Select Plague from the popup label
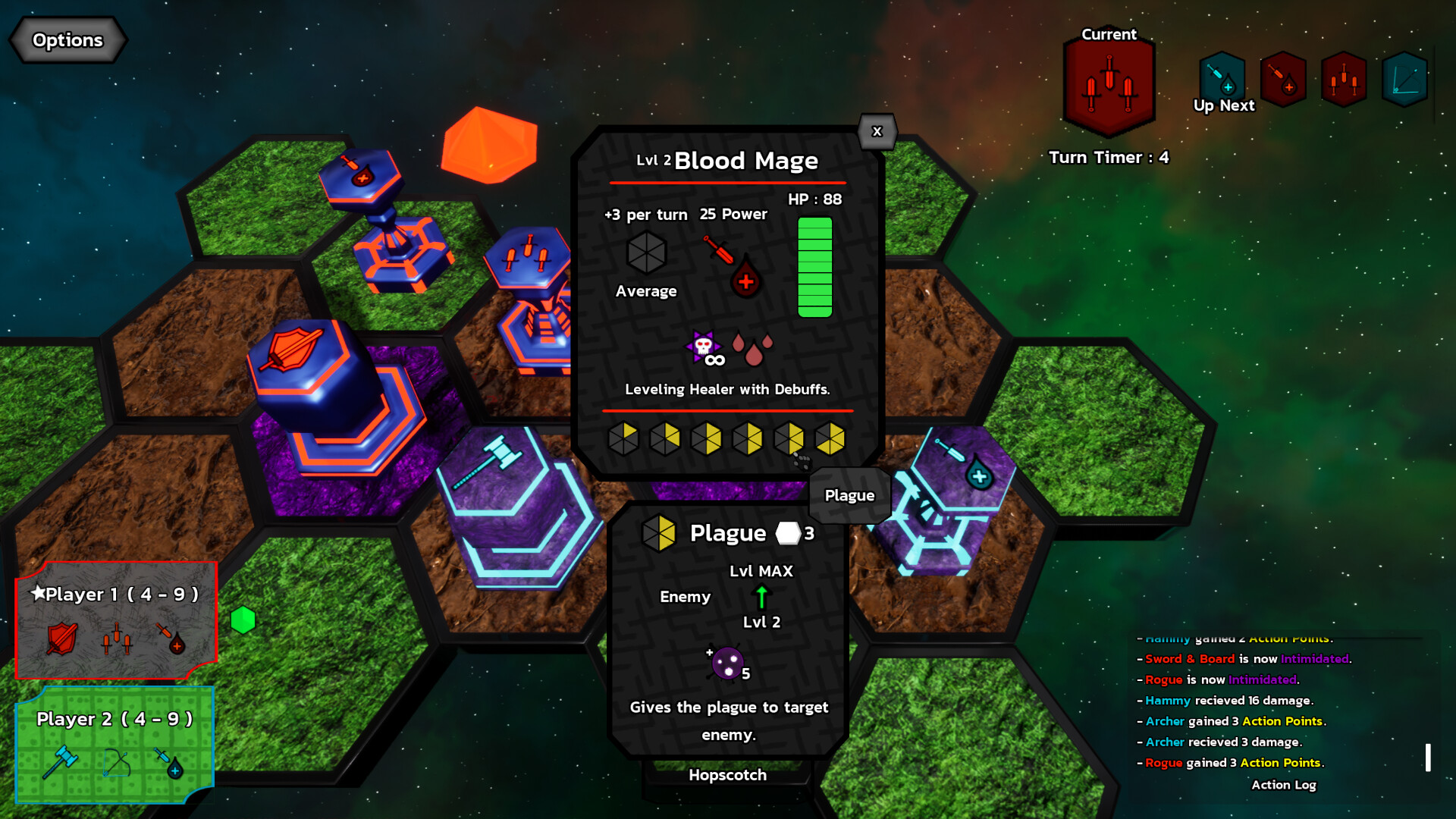1456x819 pixels. 849,495
